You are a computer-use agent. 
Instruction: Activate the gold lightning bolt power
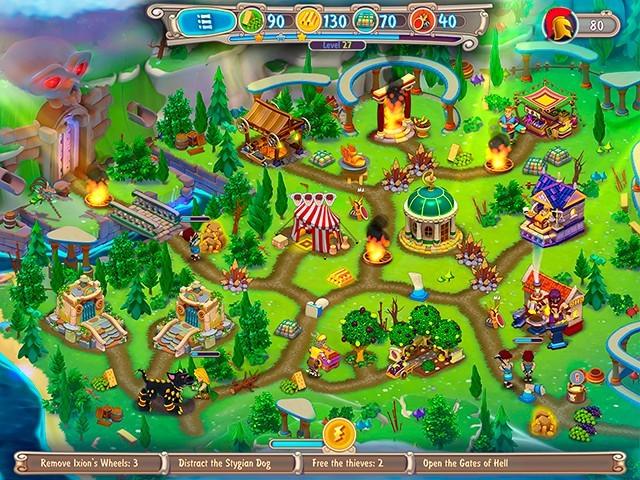(x=339, y=435)
